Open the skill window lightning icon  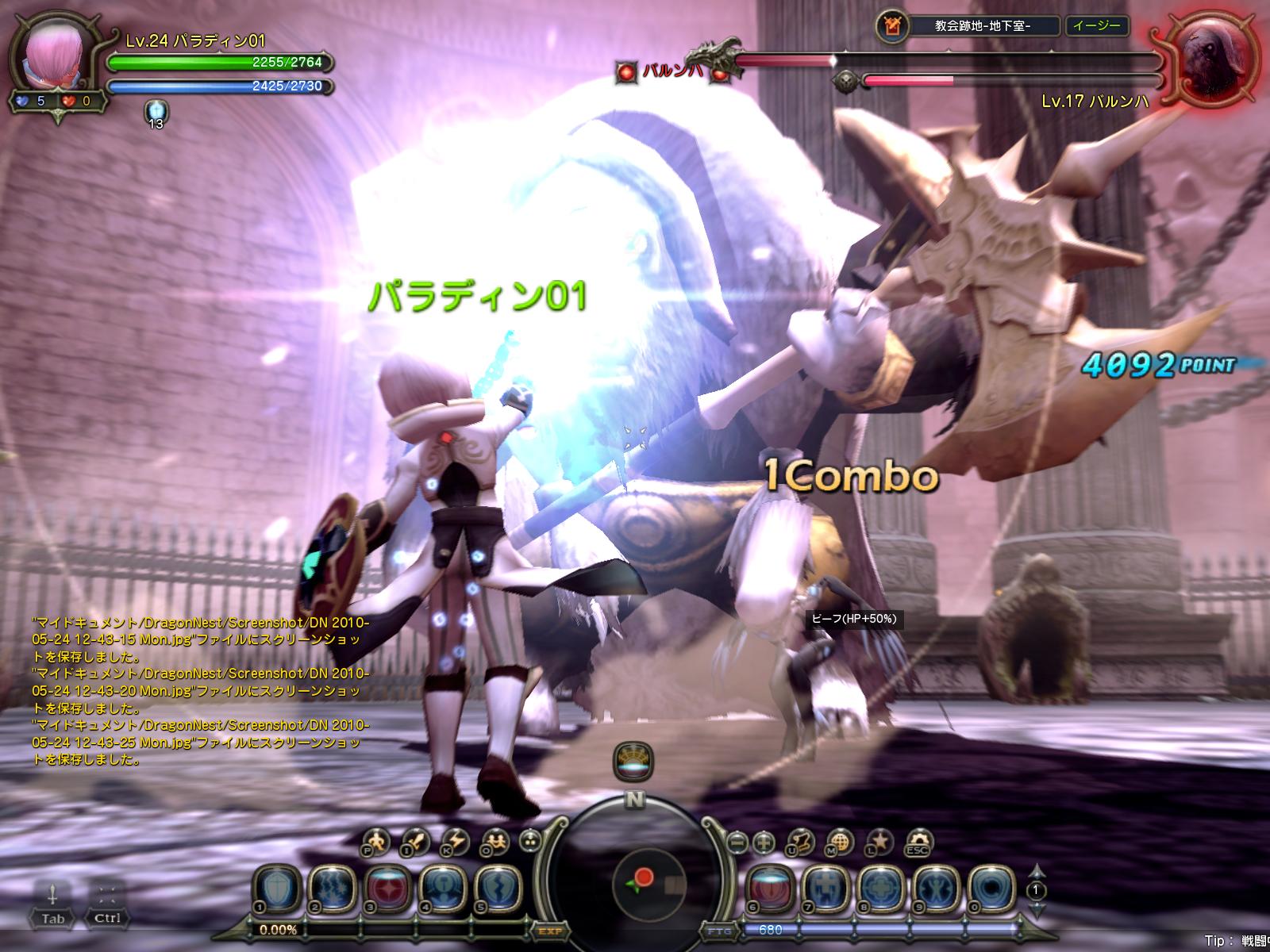point(456,841)
